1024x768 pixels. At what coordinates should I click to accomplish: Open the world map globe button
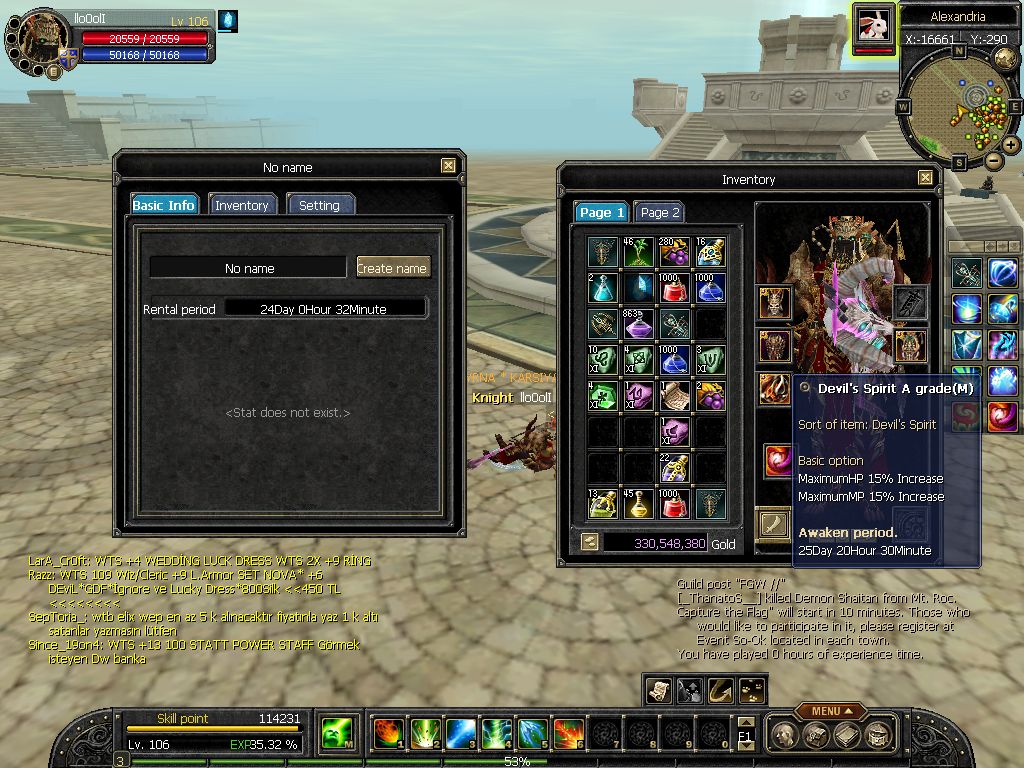pos(1004,57)
